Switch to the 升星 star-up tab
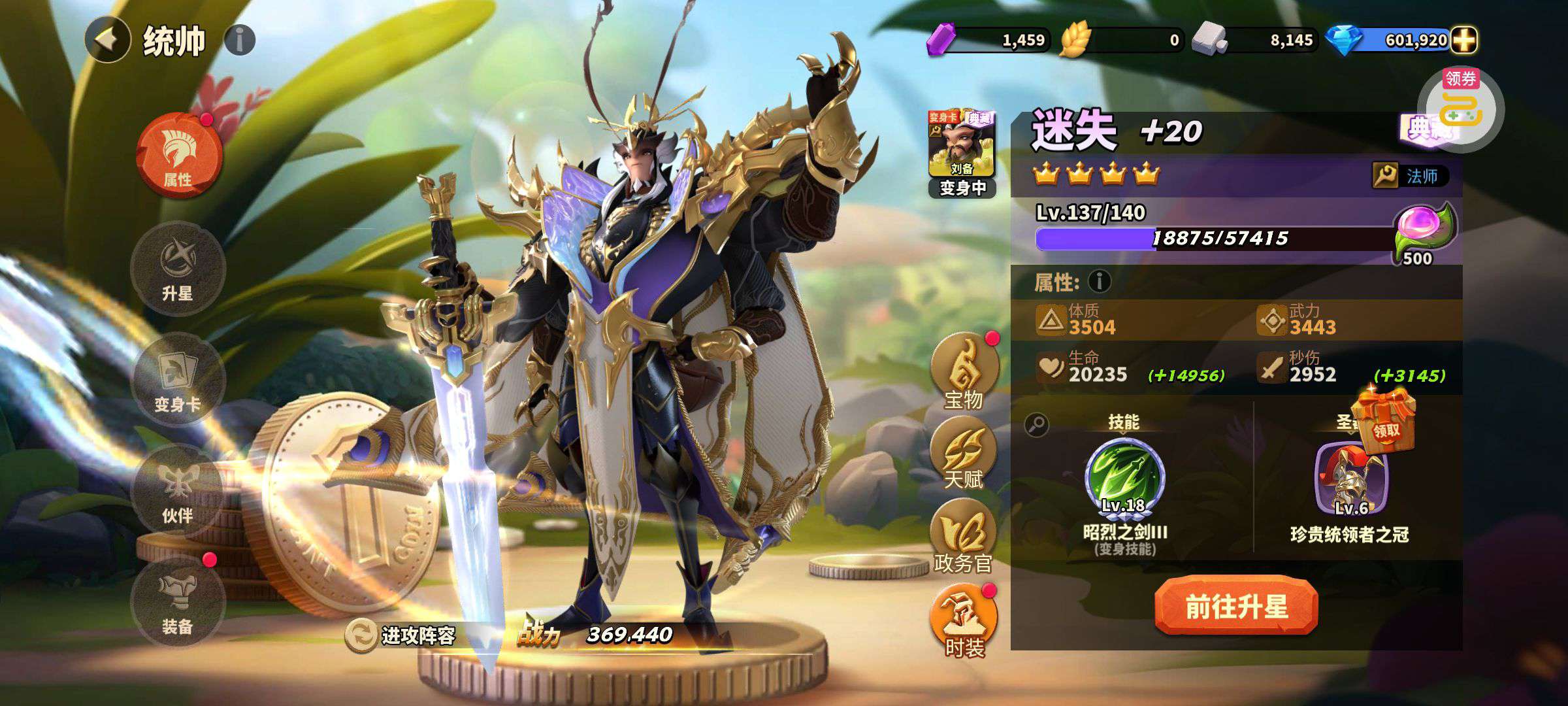 (x=178, y=268)
